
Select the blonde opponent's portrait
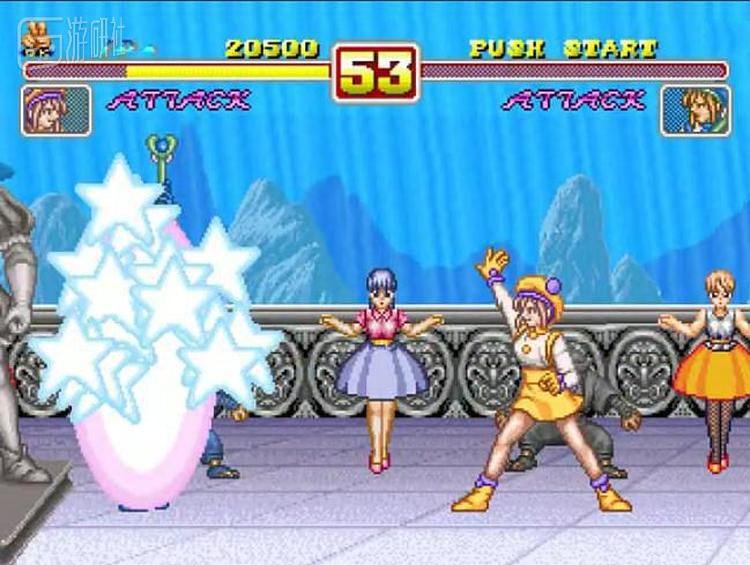coord(695,110)
